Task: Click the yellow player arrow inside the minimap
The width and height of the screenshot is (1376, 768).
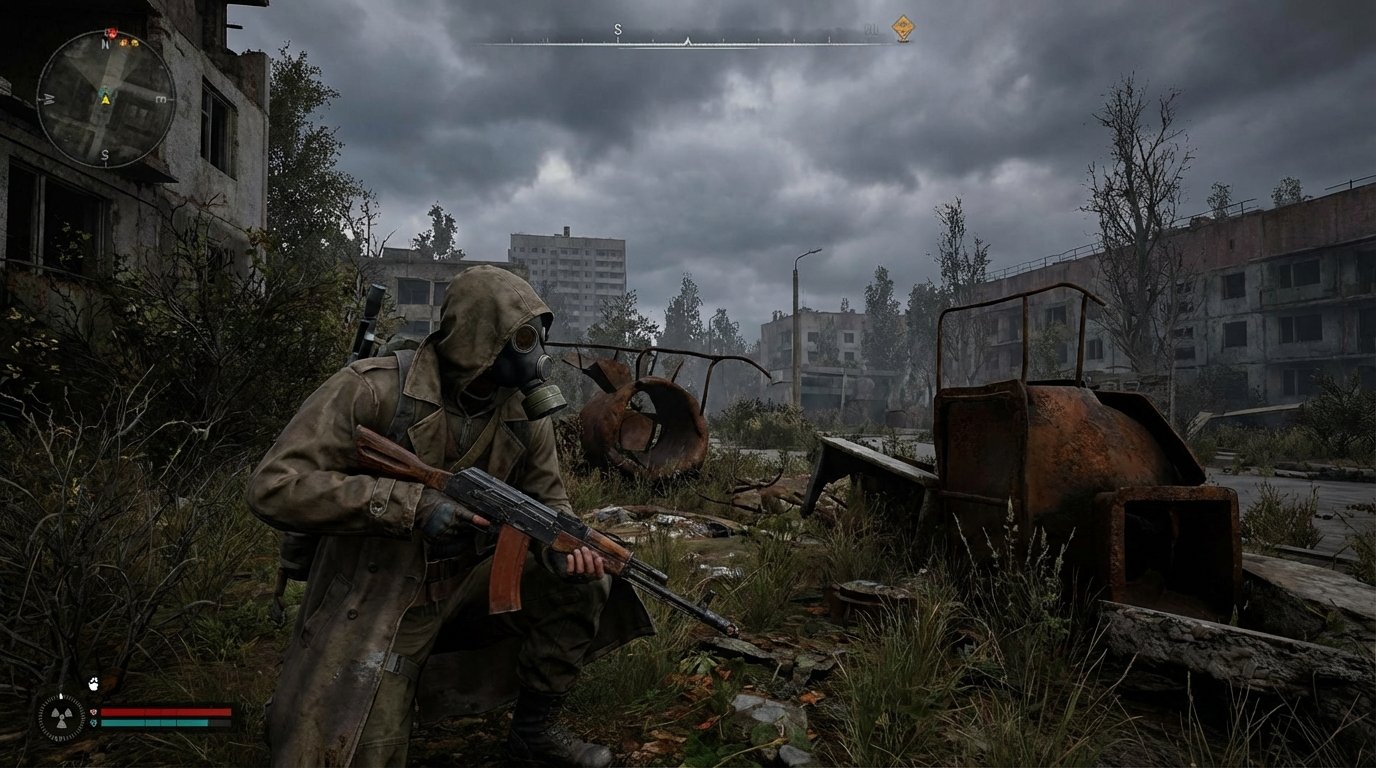Action: 105,100
